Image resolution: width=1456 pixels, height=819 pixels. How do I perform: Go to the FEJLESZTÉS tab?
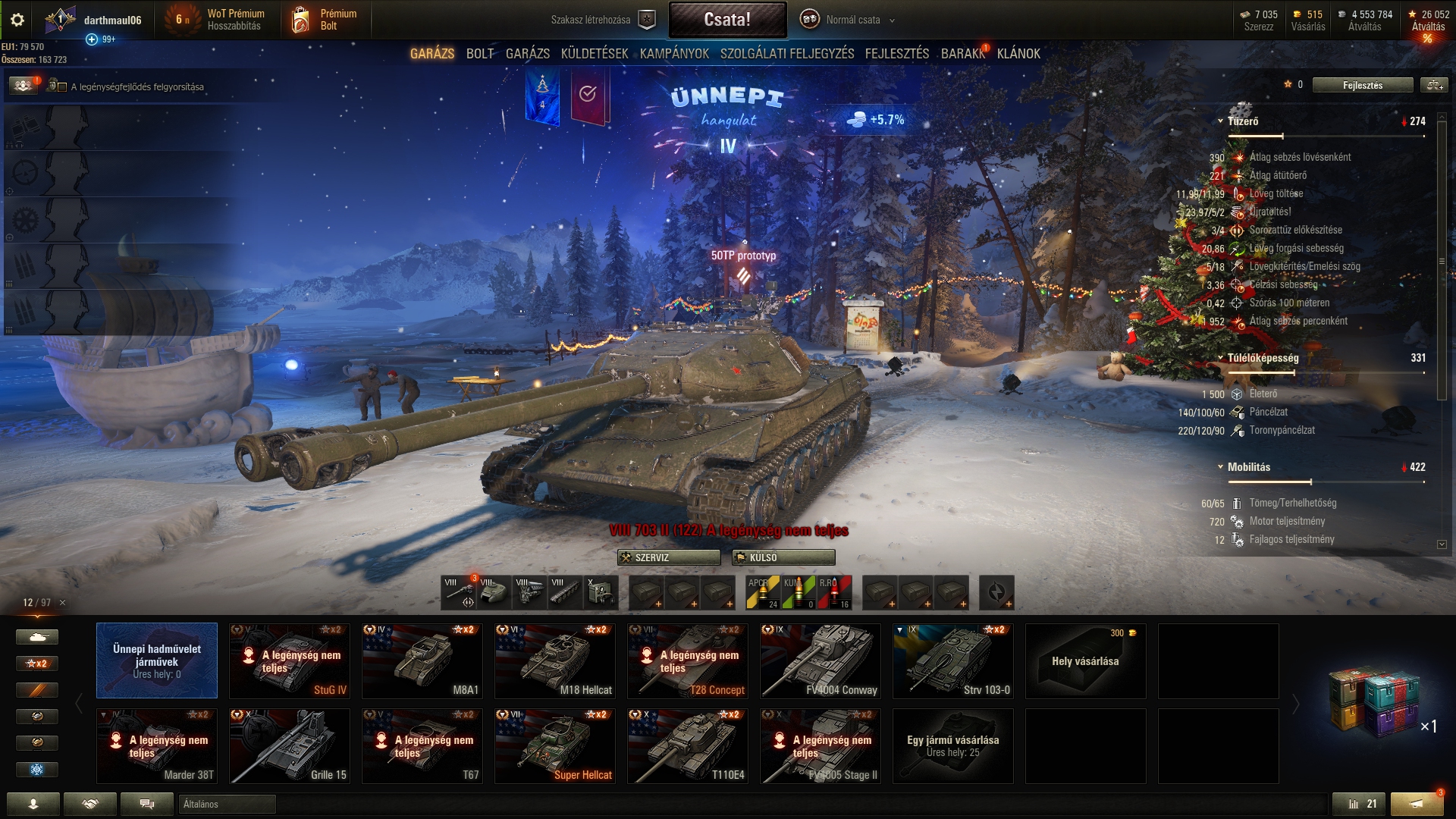(x=897, y=54)
